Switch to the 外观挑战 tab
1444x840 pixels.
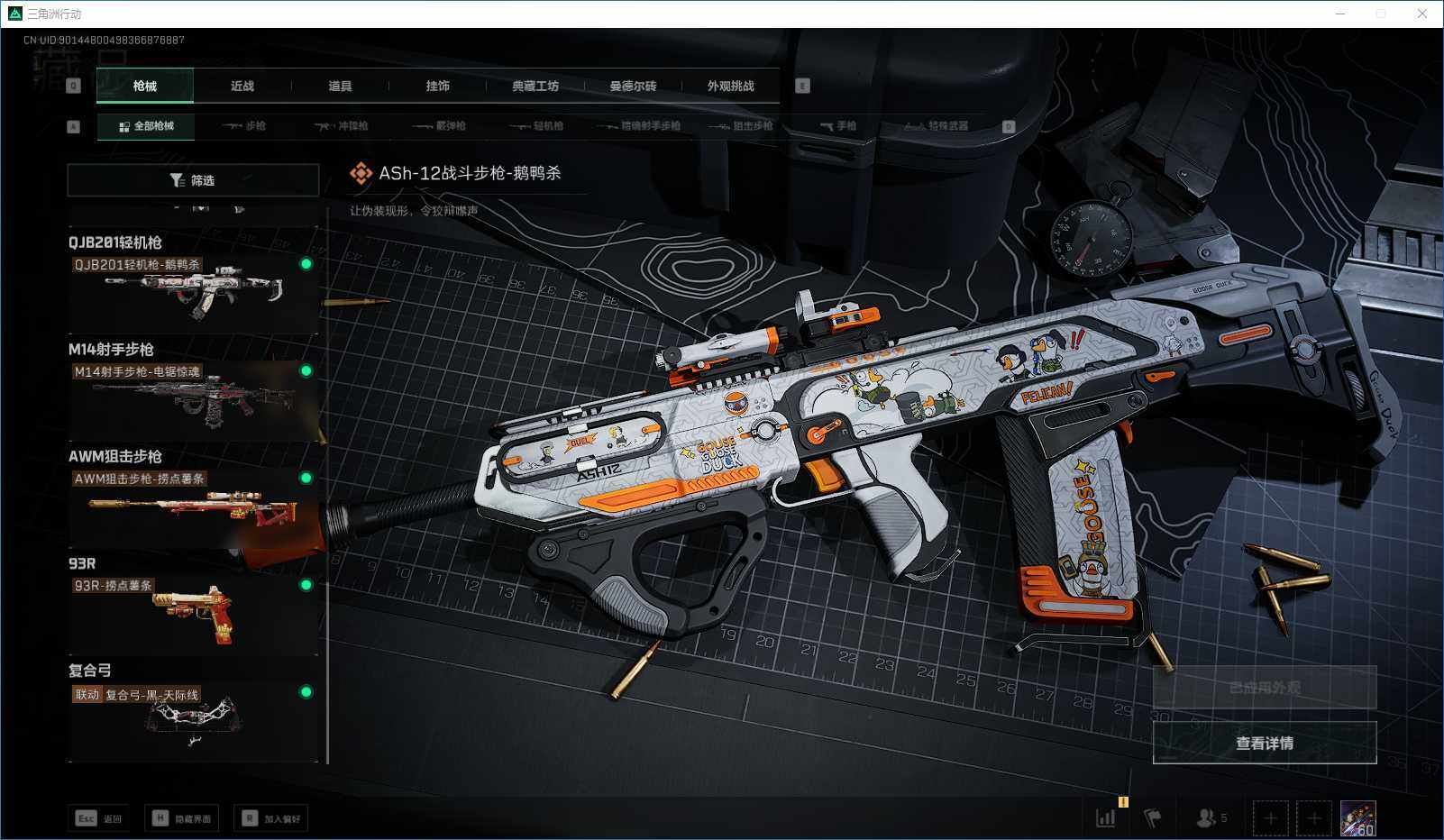[x=730, y=87]
